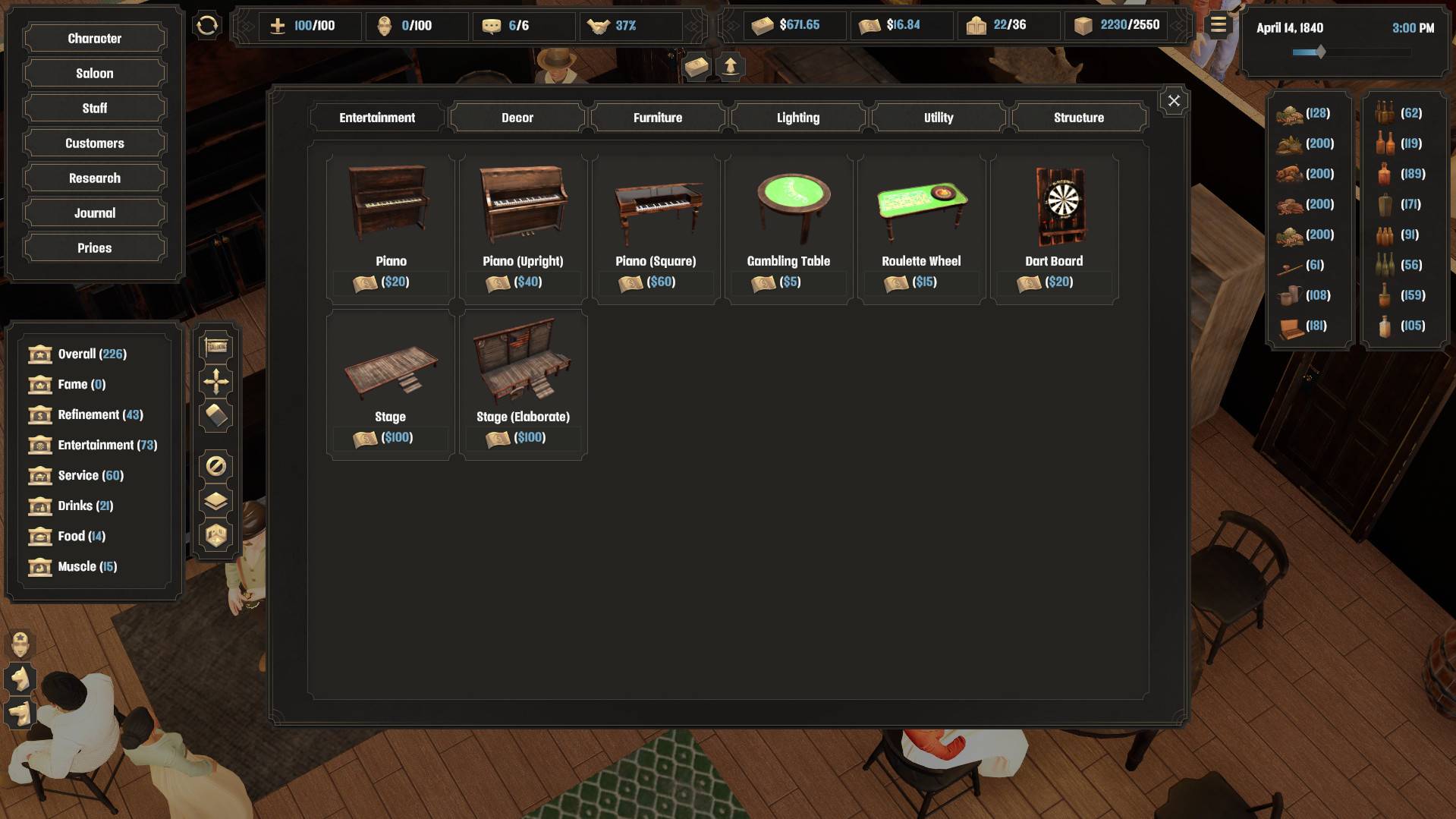Open the Journal
Screen dimensions: 1456x819
click(94, 213)
